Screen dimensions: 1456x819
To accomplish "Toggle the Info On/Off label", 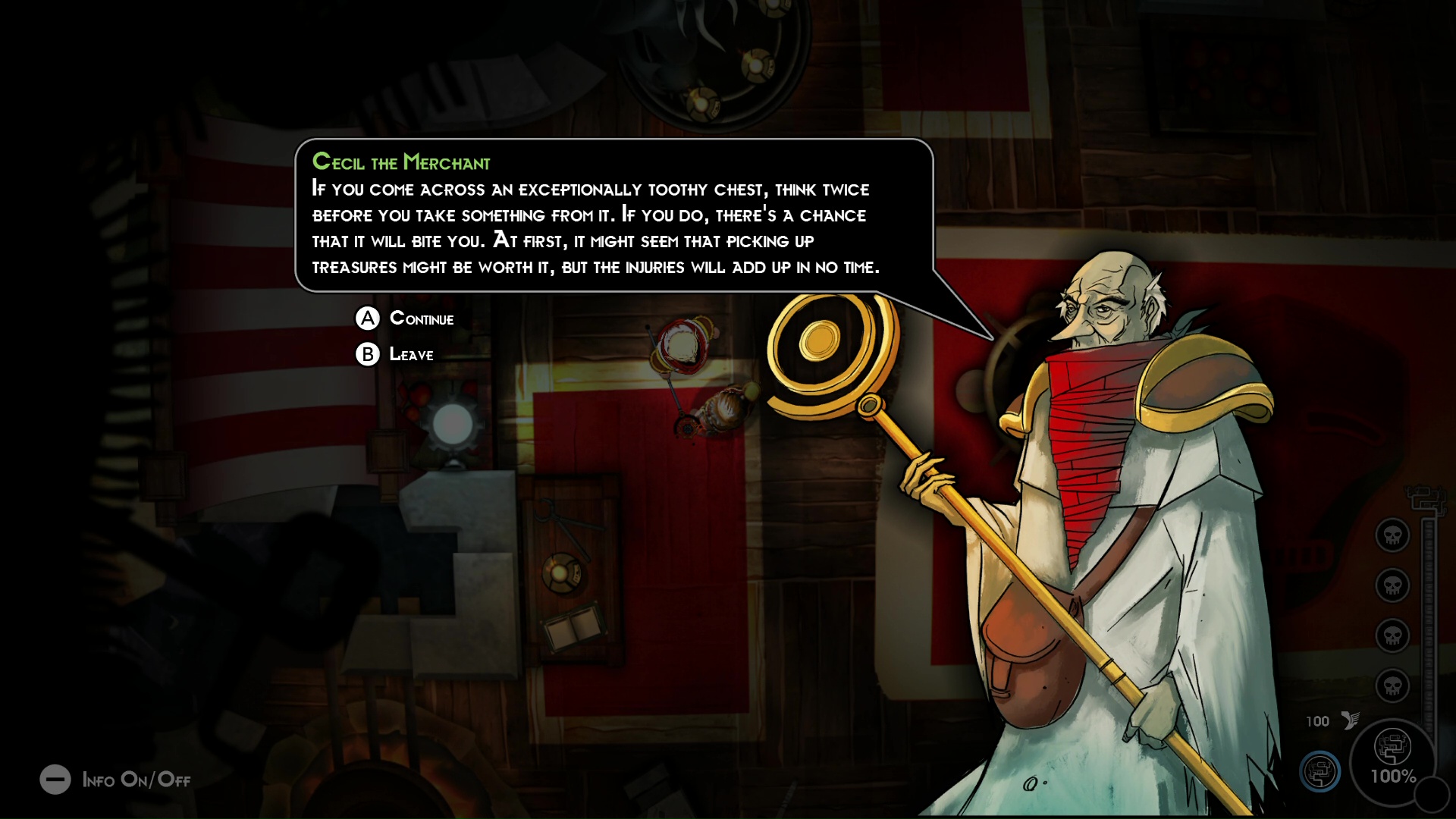I will click(x=136, y=780).
